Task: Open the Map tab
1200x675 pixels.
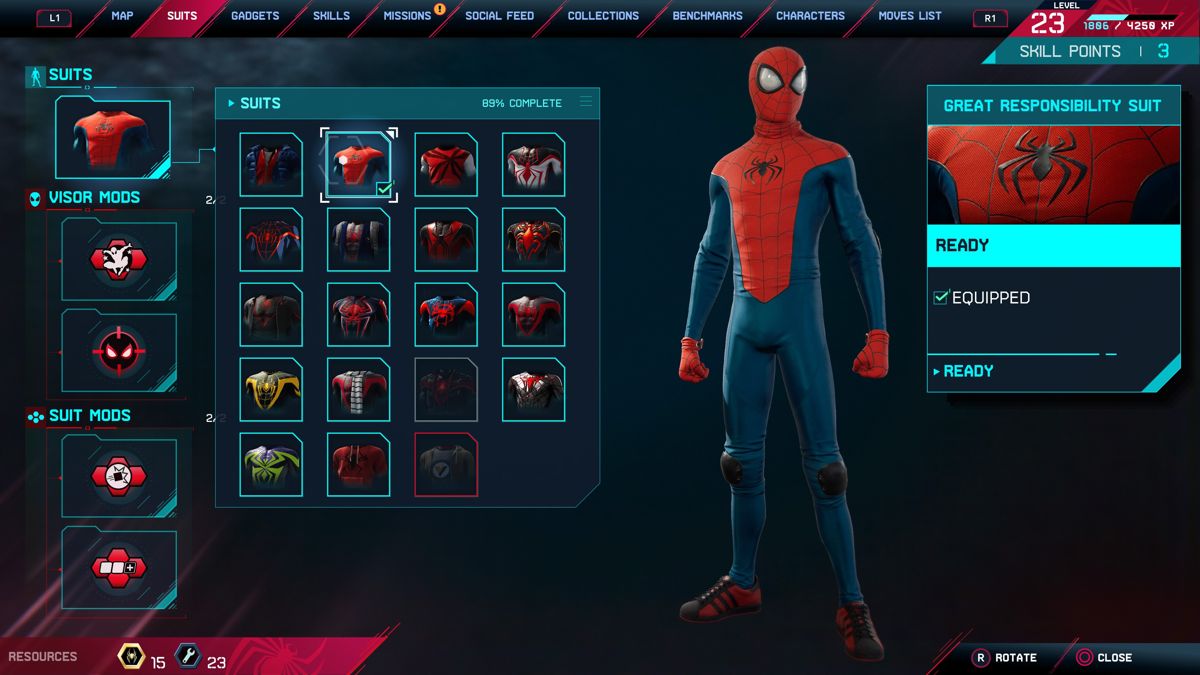Action: click(122, 16)
